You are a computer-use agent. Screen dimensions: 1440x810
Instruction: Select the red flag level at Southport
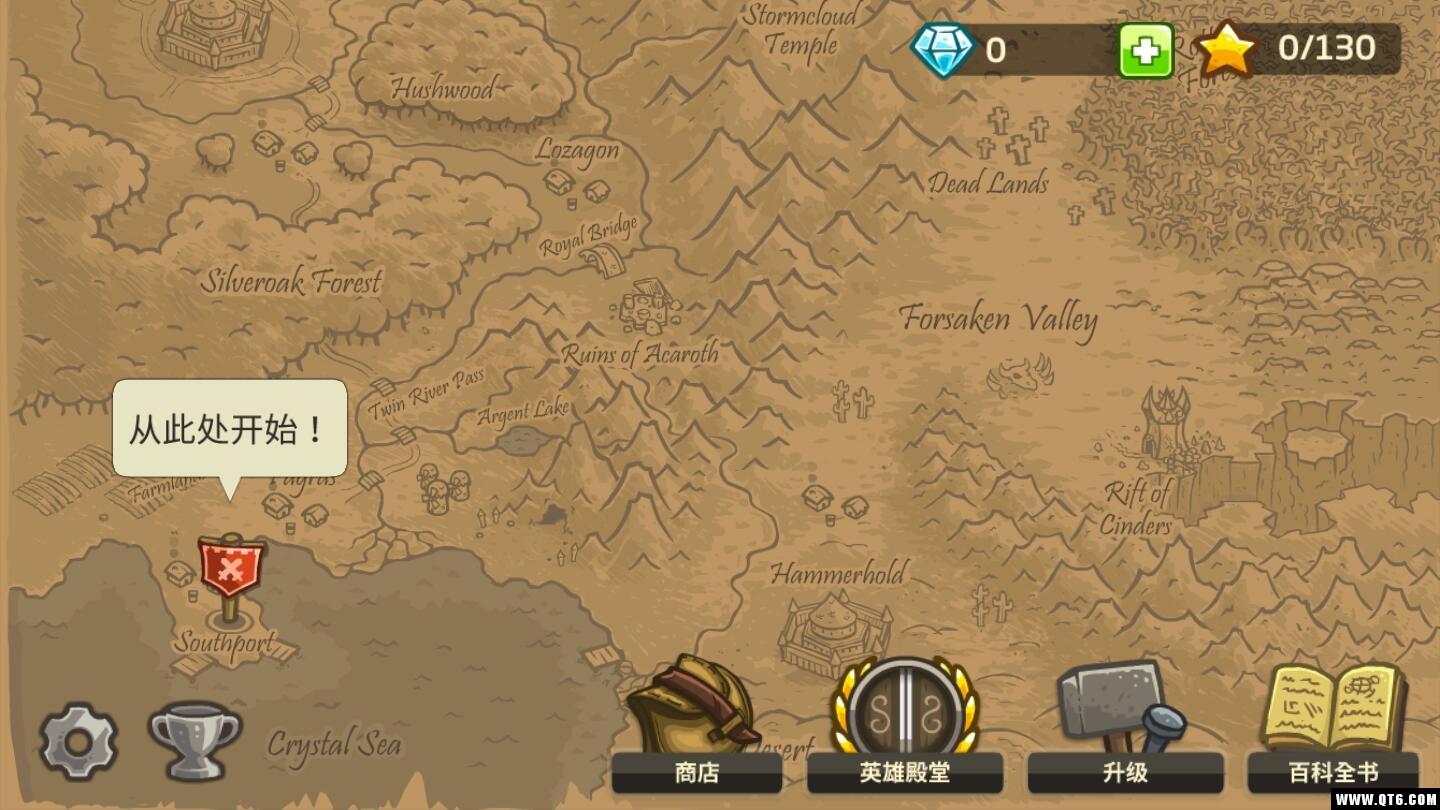click(231, 569)
